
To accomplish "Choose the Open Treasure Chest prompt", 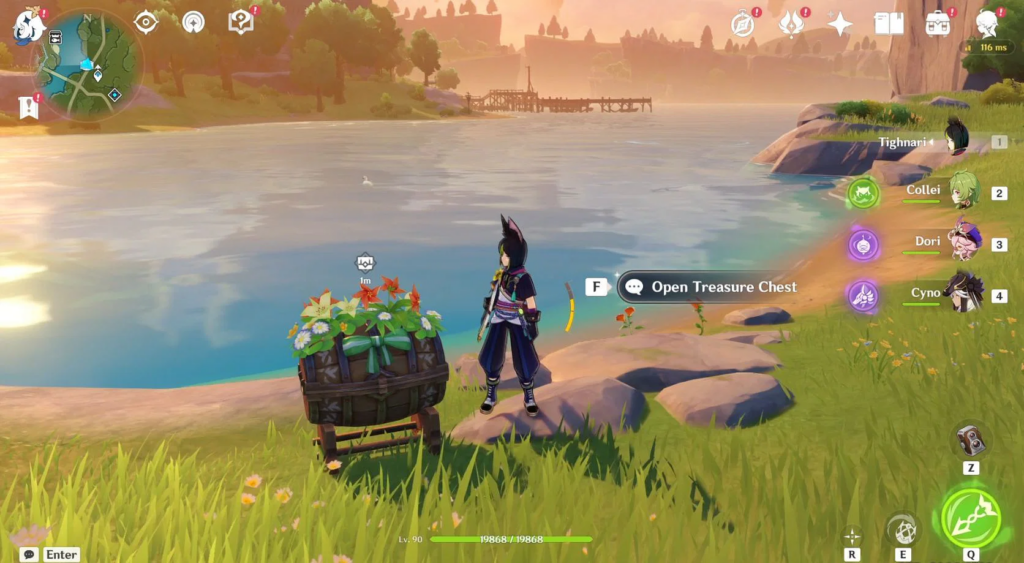I will click(710, 287).
